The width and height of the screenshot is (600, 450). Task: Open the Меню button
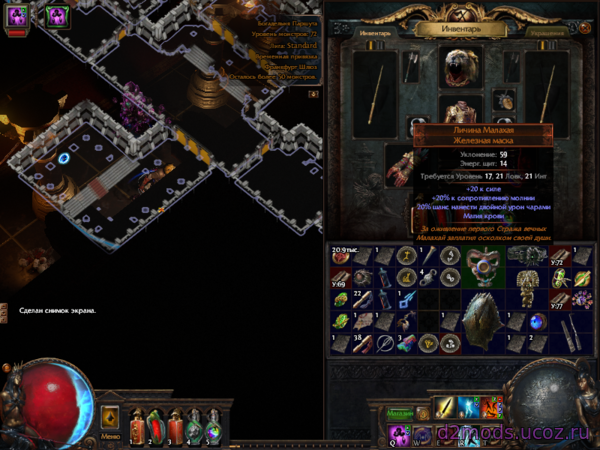pos(110,436)
